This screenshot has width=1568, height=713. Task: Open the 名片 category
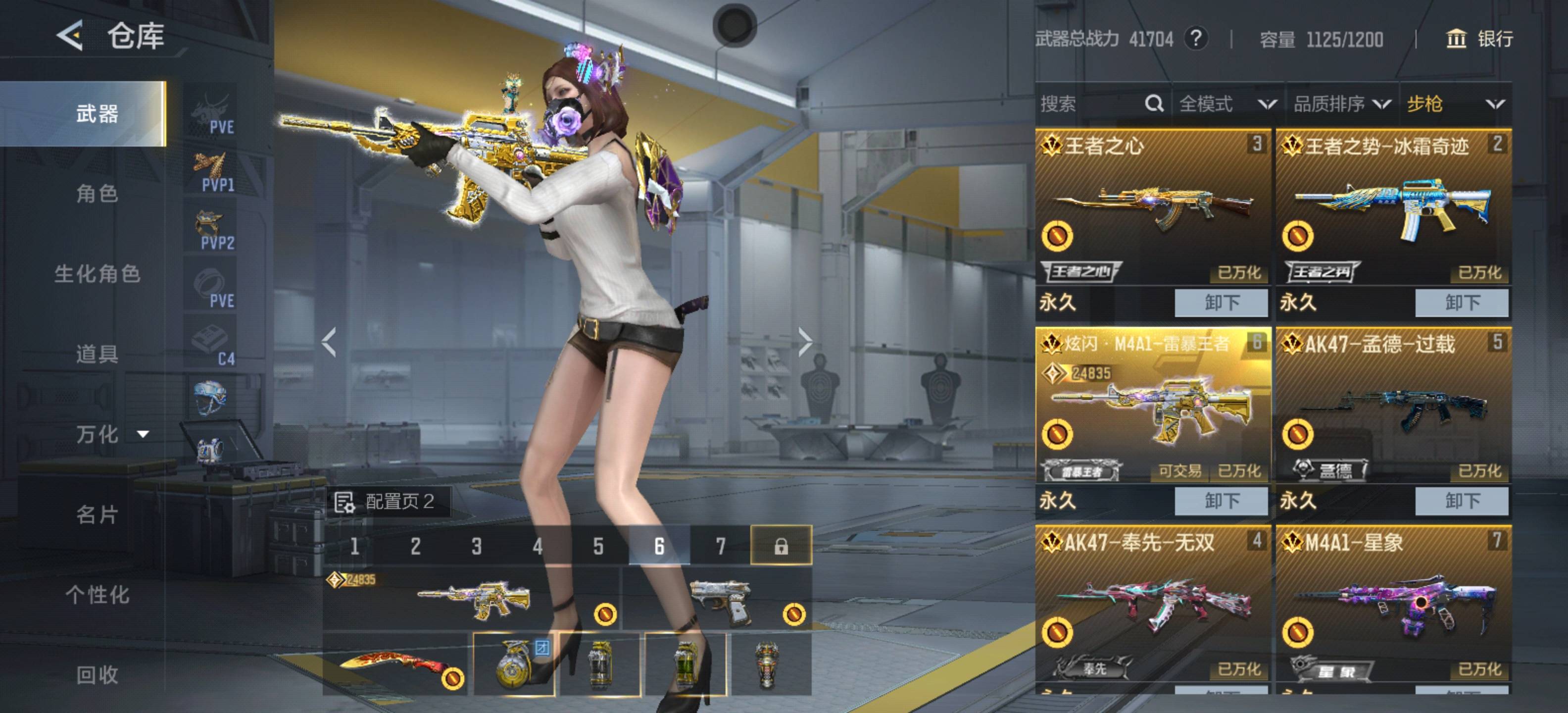point(97,514)
